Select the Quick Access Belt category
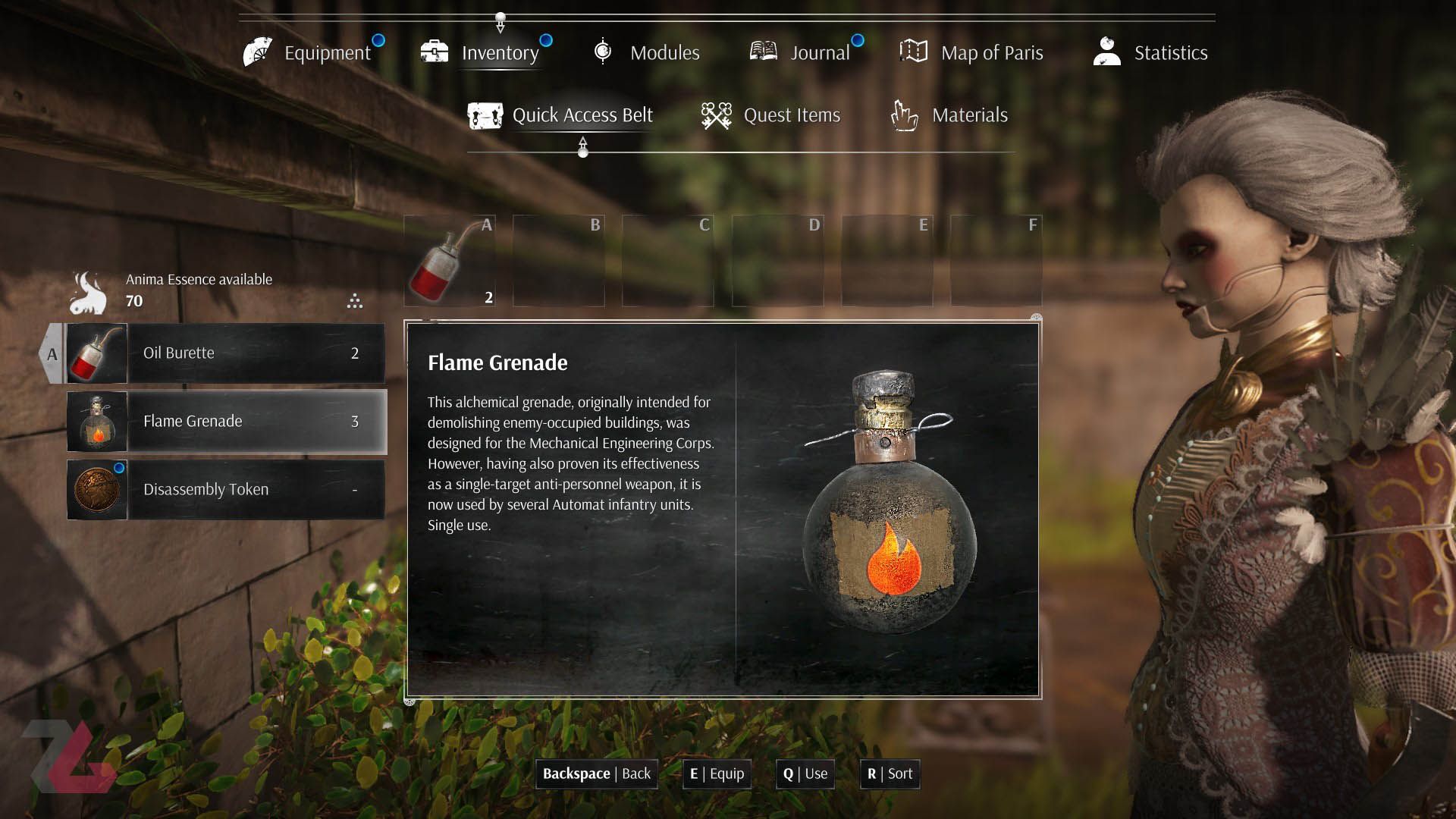The image size is (1456, 819). click(x=561, y=115)
